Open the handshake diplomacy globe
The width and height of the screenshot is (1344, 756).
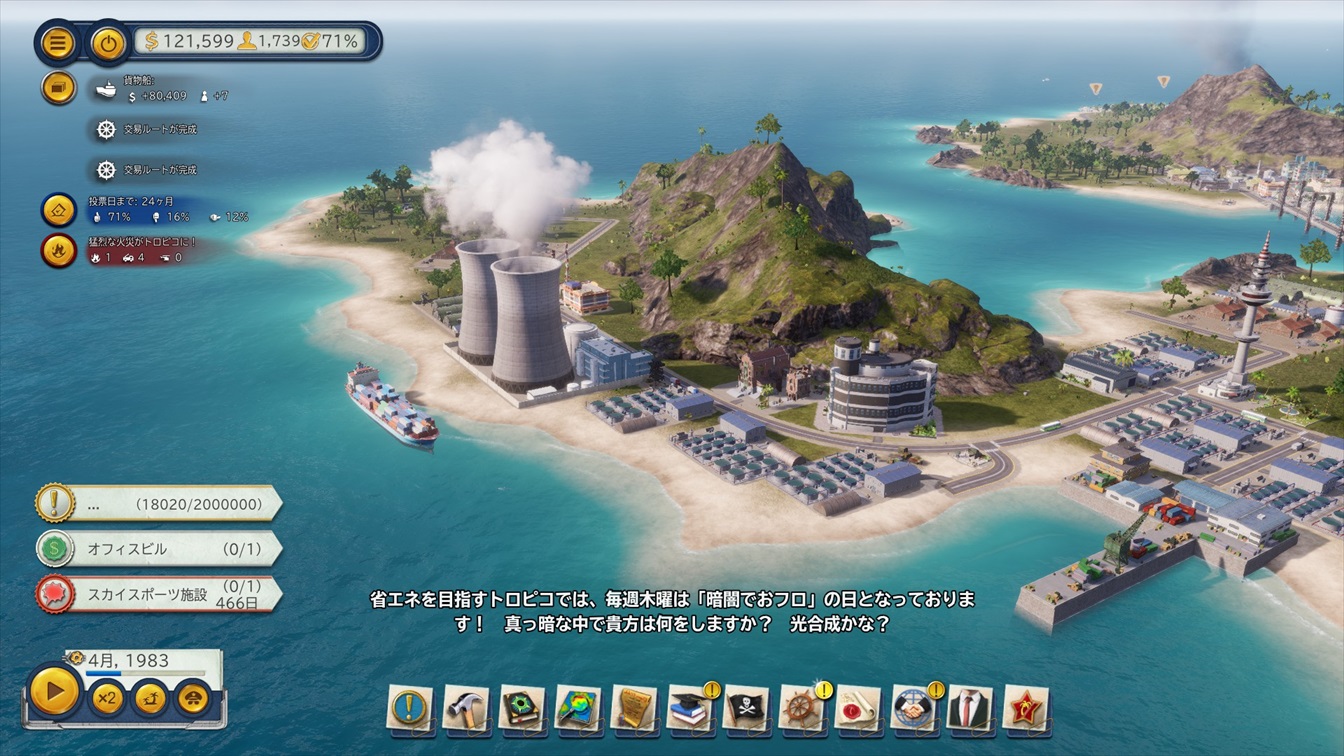click(x=912, y=708)
